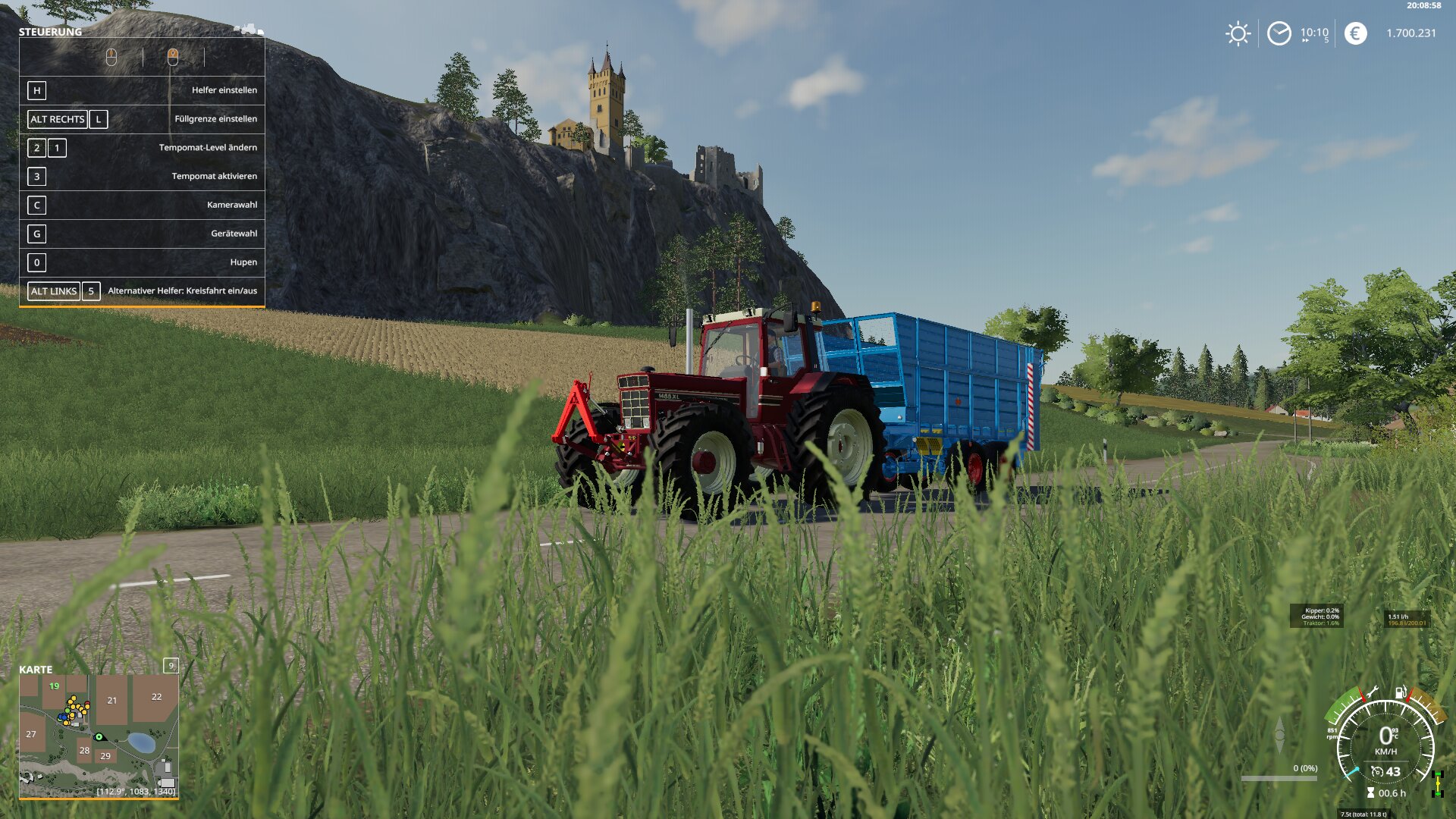The width and height of the screenshot is (1456, 819).
Task: Click the euro money icon
Action: (x=1355, y=33)
